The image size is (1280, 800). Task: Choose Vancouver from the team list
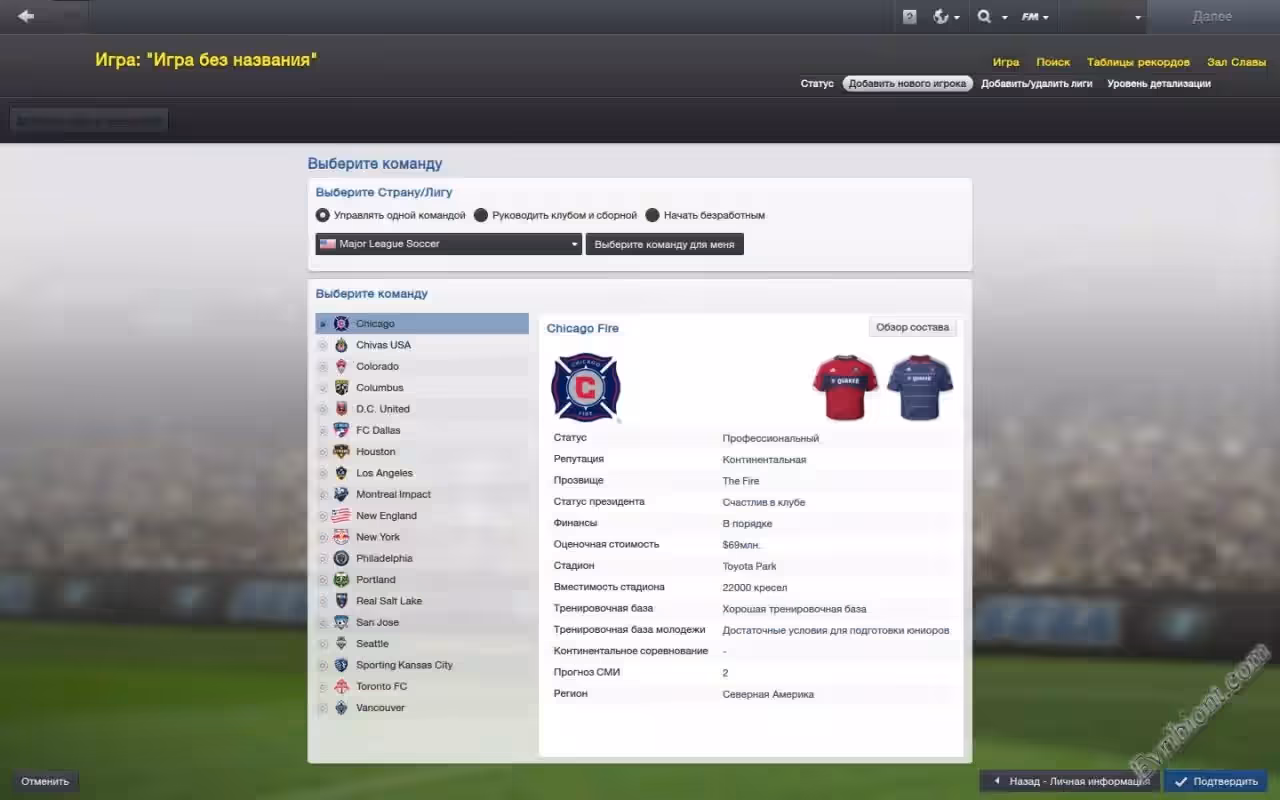(x=380, y=708)
